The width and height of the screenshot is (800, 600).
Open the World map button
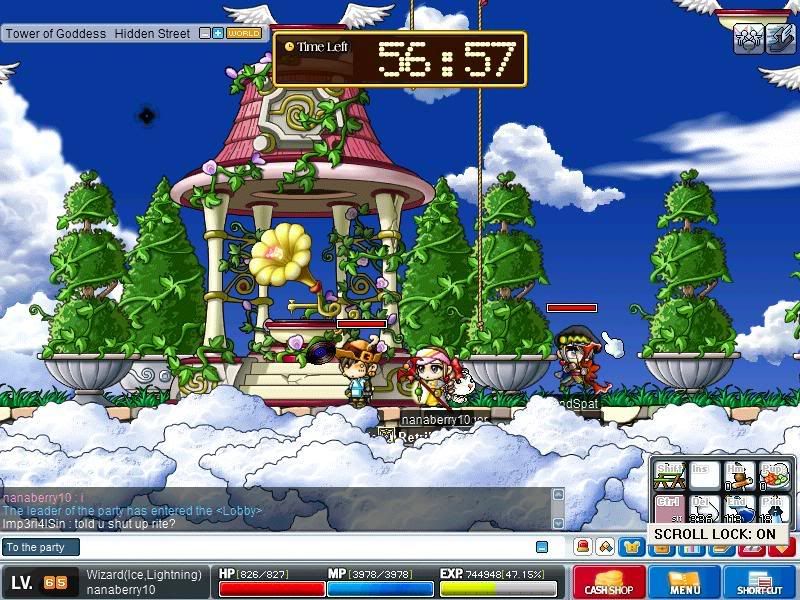coord(244,33)
